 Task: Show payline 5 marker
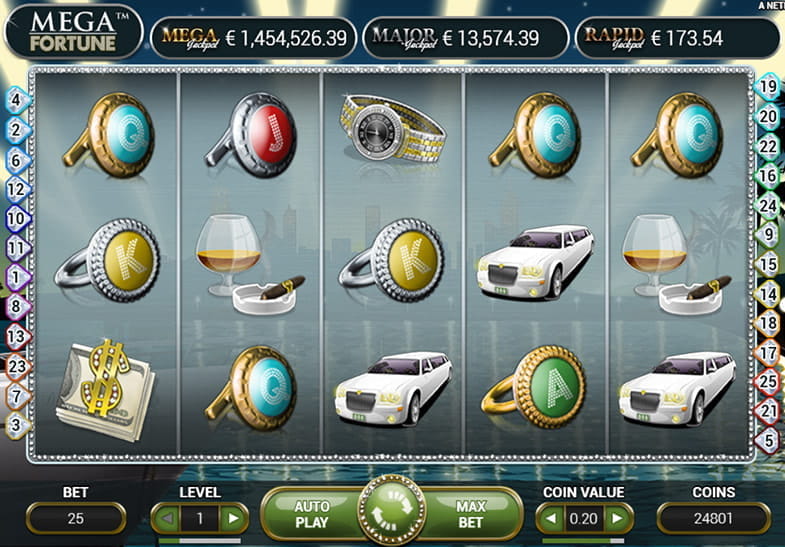[769, 439]
